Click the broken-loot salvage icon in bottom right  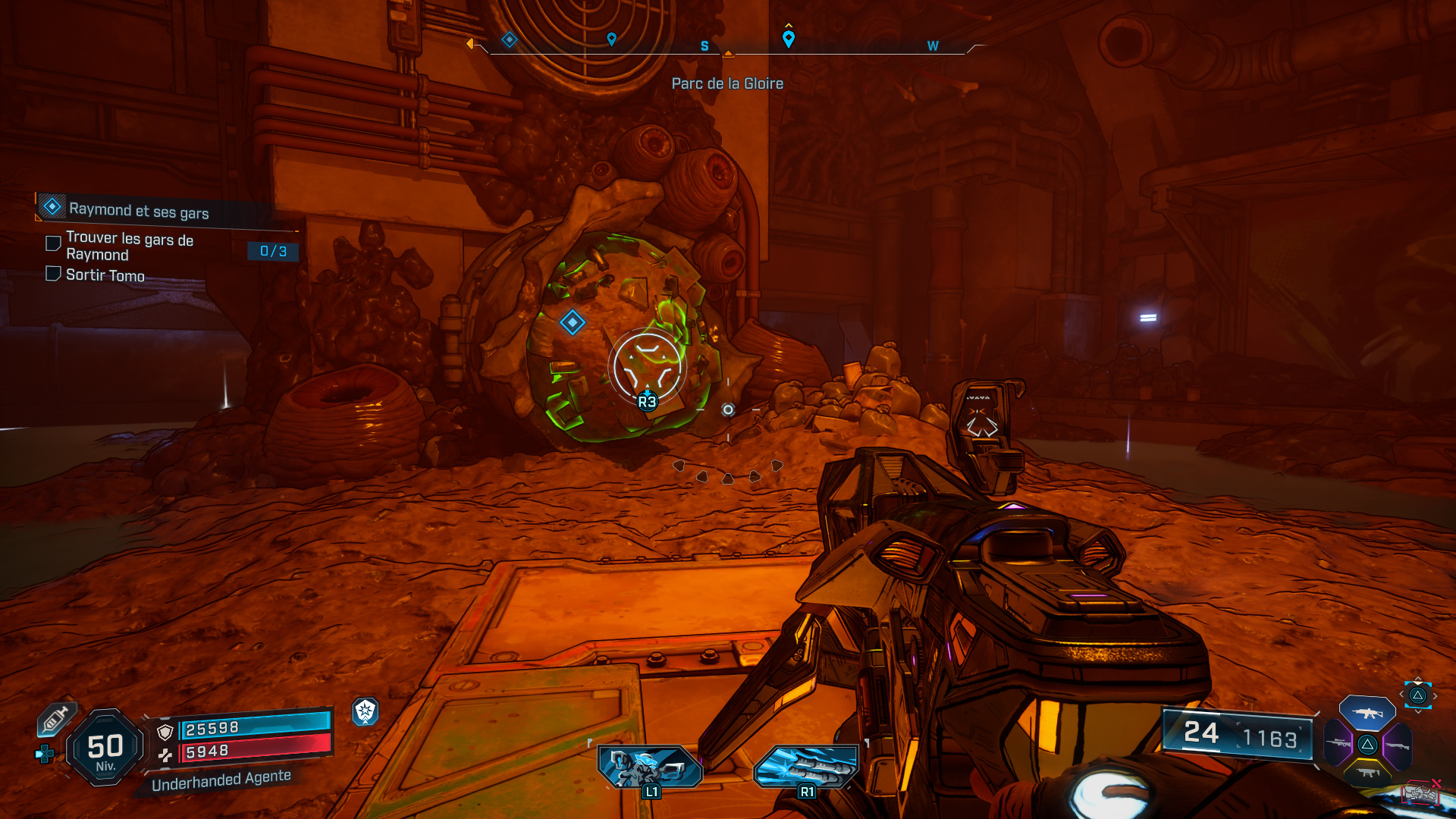1422,794
